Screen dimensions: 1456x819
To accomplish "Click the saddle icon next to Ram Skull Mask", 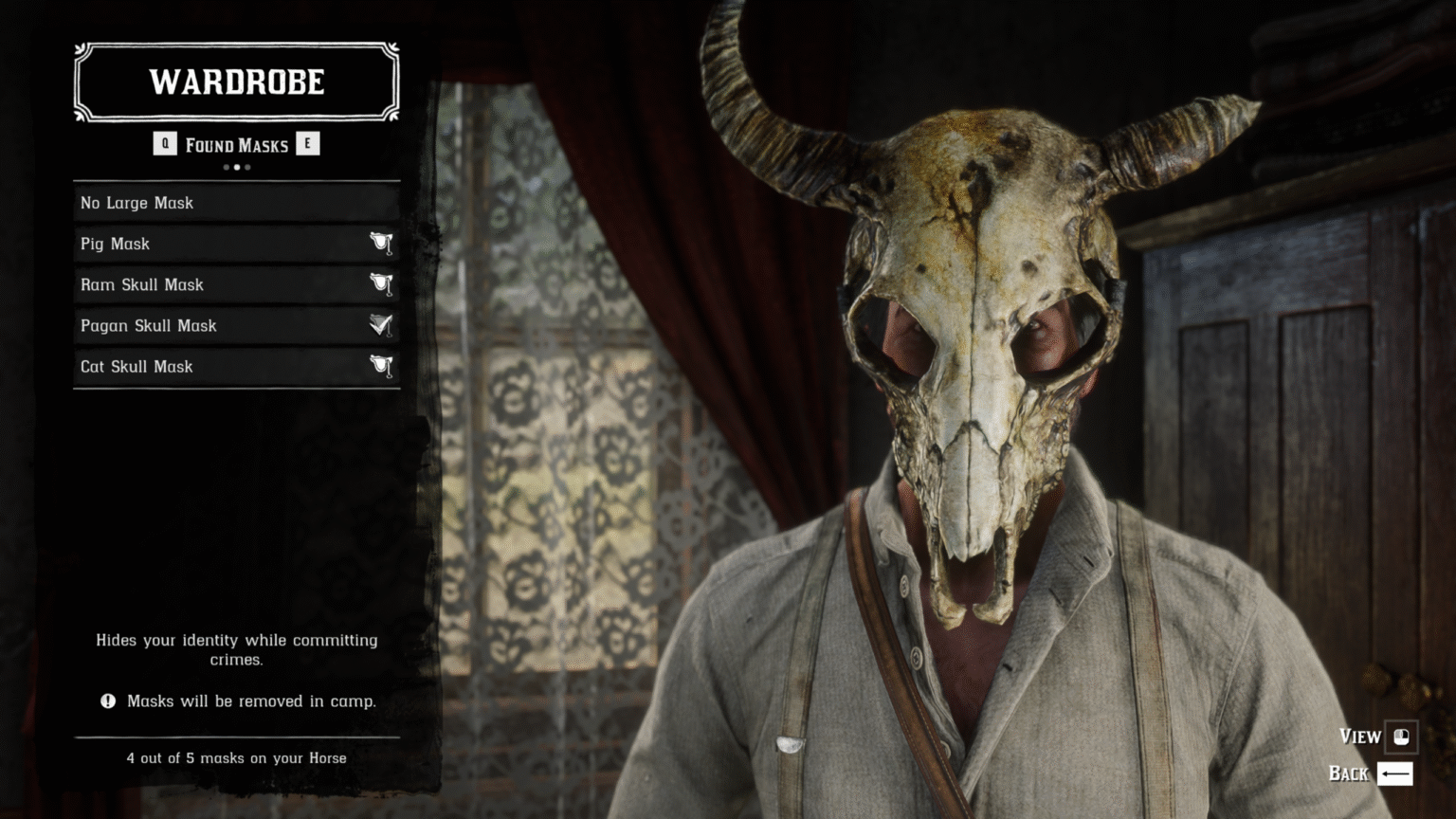I will [381, 284].
